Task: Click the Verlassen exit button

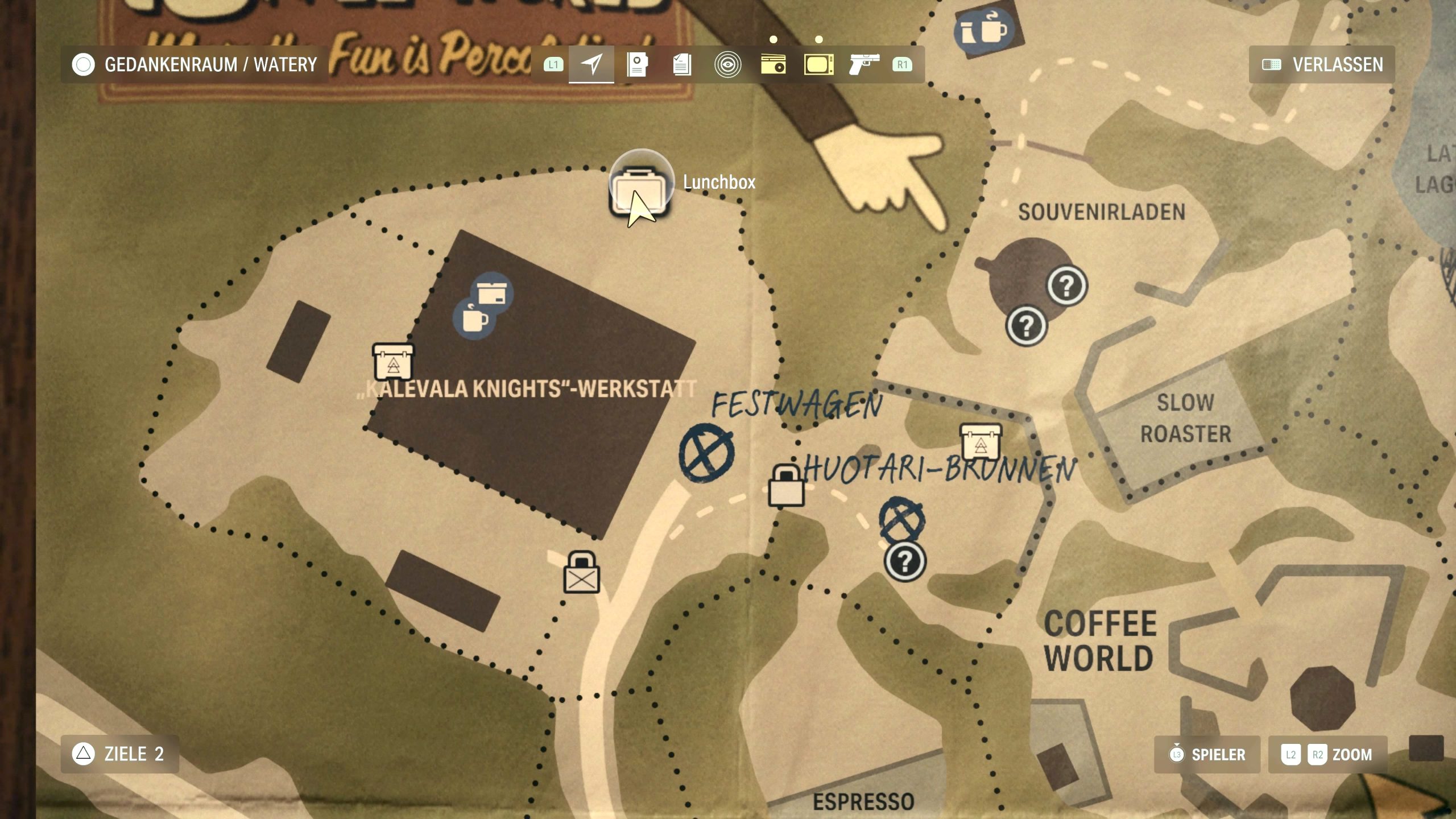Action: pos(1322,64)
